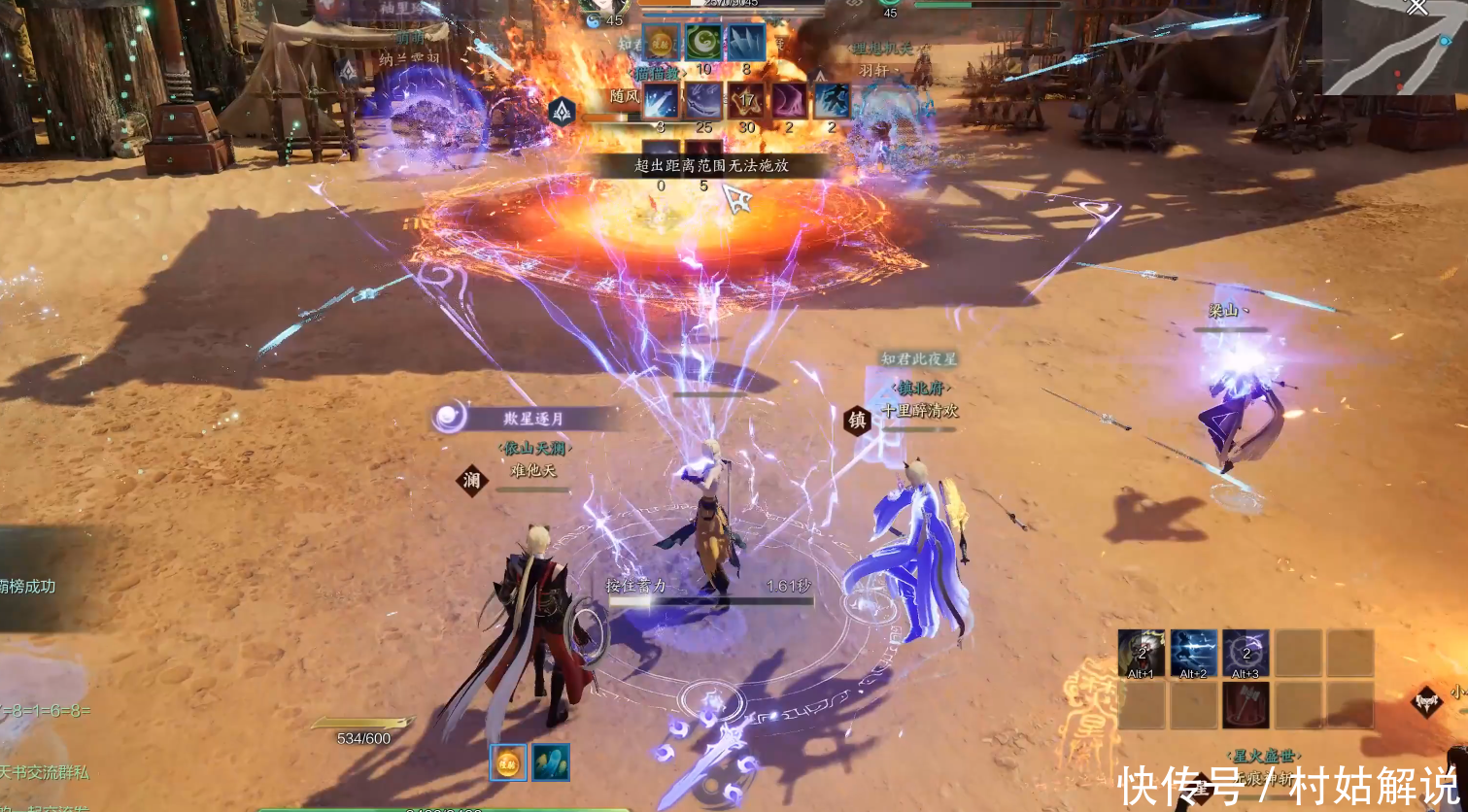Open the minimap in the corner
Viewport: 1468px width, 812px height.
coord(1394,47)
